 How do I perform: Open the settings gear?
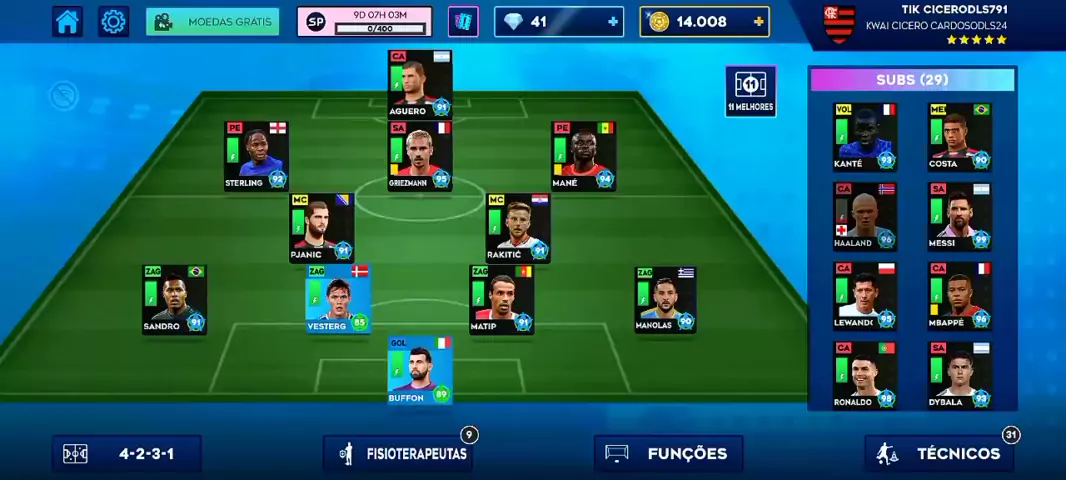click(114, 21)
